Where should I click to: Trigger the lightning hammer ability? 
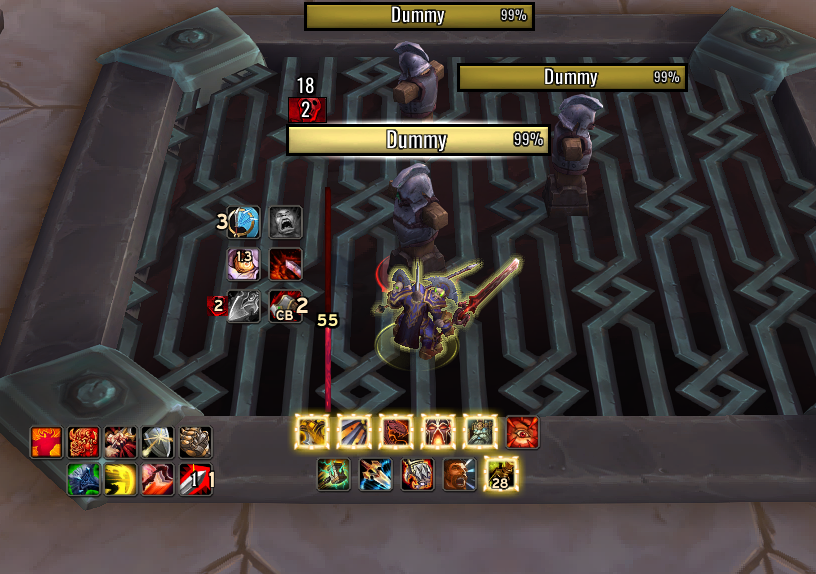coord(333,474)
